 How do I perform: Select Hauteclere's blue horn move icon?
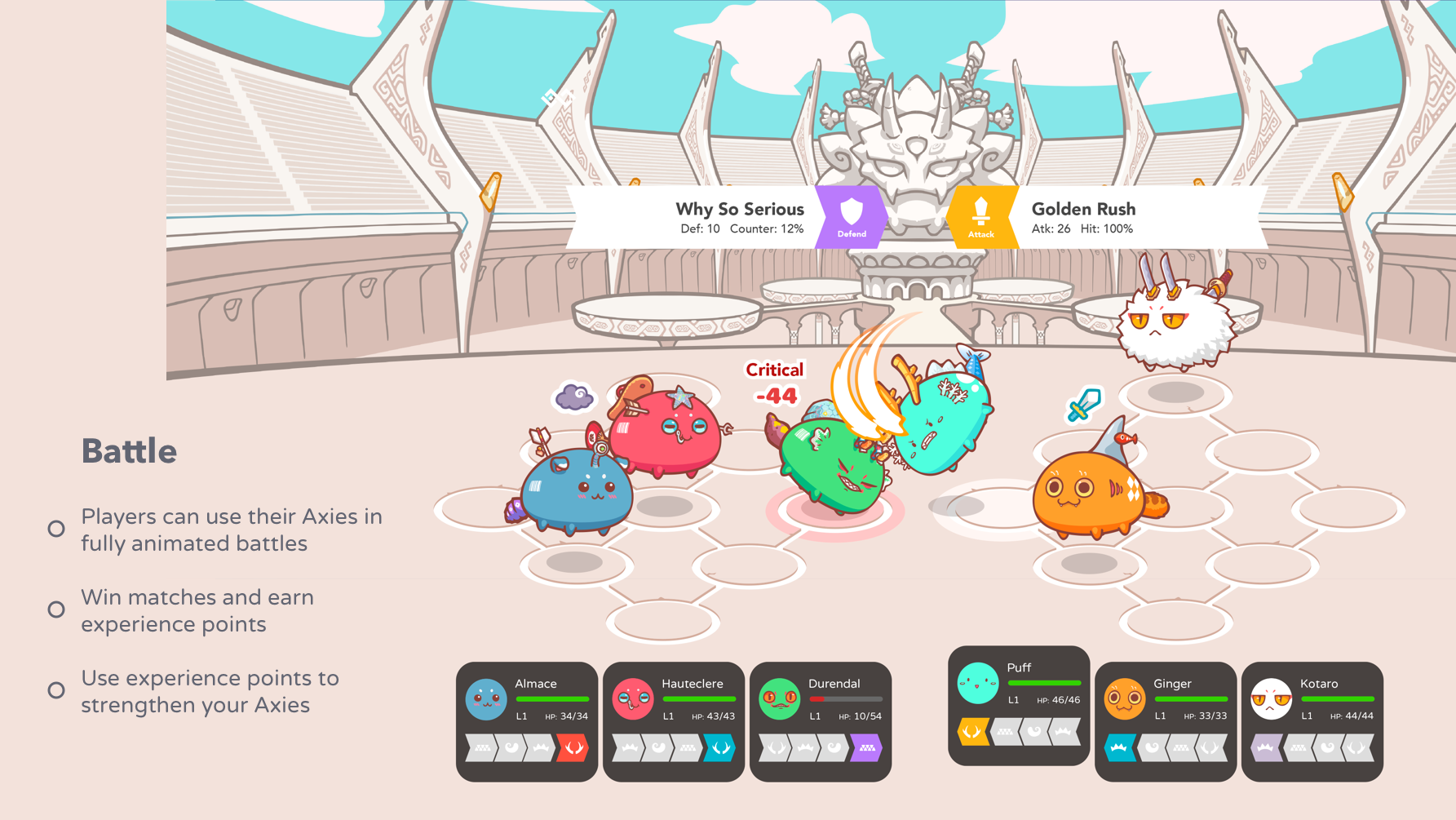click(719, 749)
